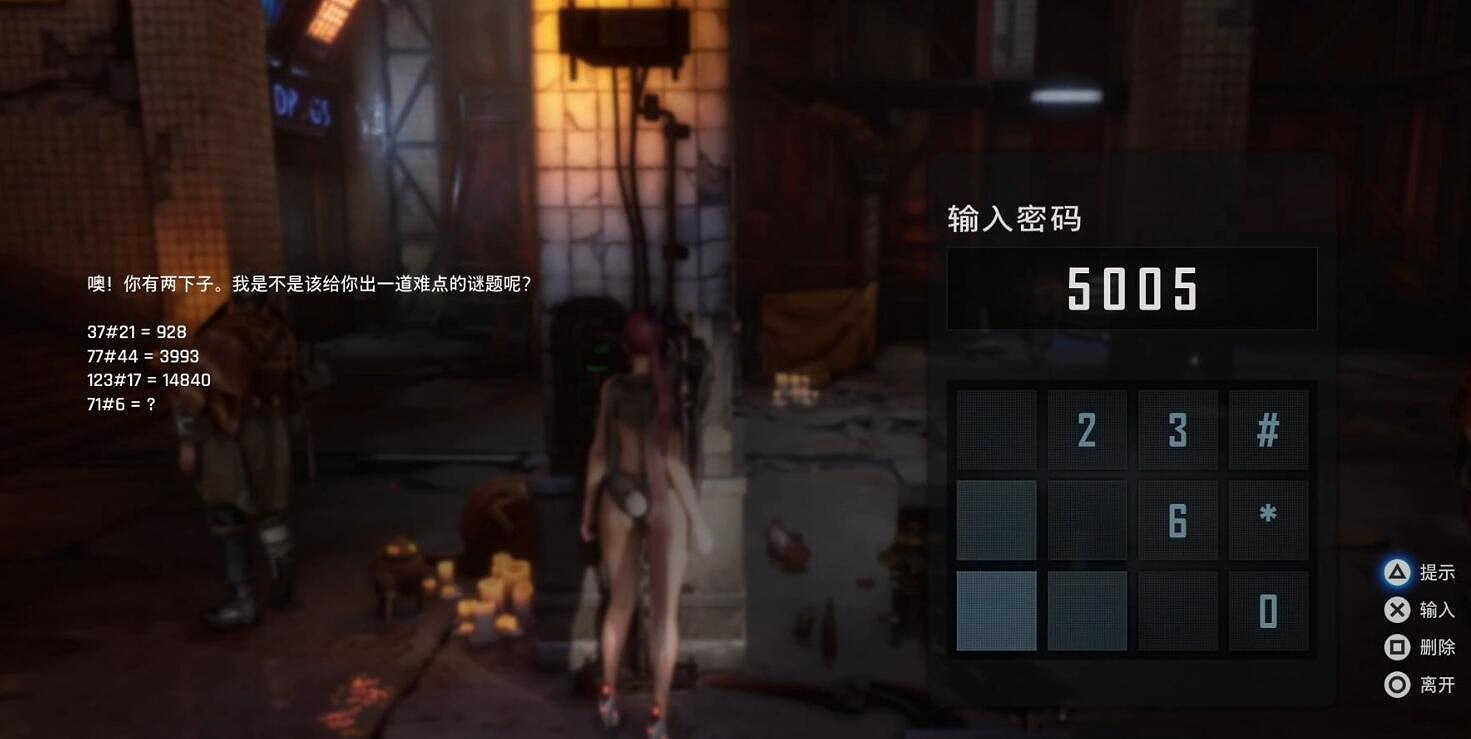Click the password display showing 5005

[x=1132, y=288]
